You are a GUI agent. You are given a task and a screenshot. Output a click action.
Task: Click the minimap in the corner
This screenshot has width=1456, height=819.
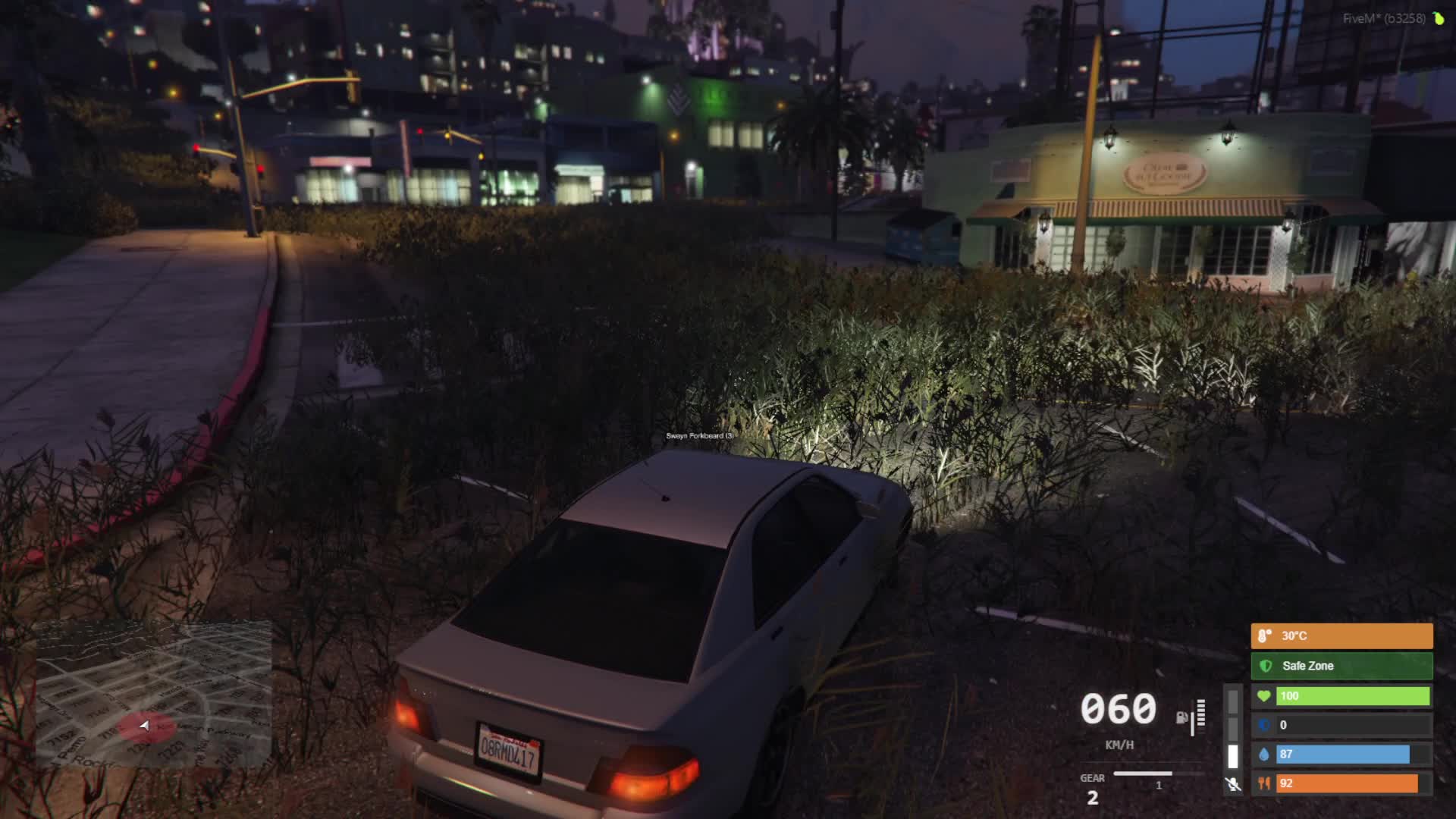point(154,694)
